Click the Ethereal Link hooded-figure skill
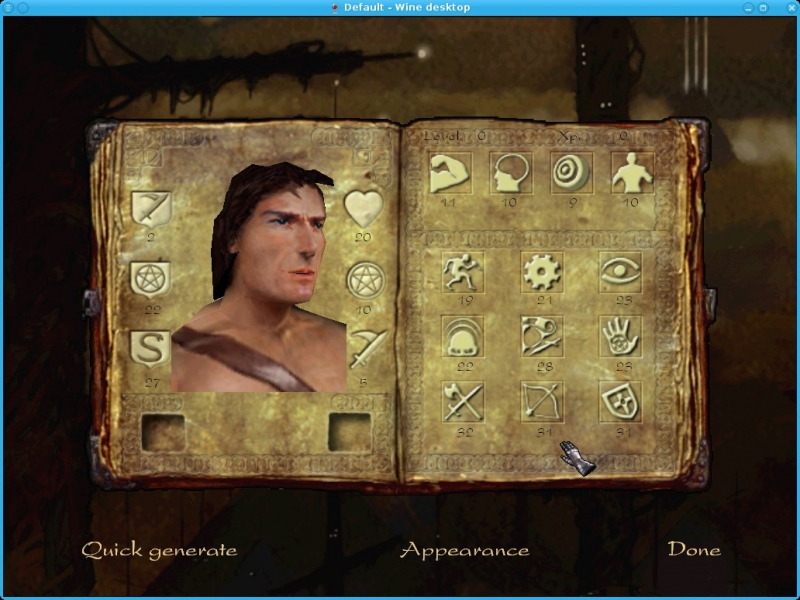 (463, 337)
